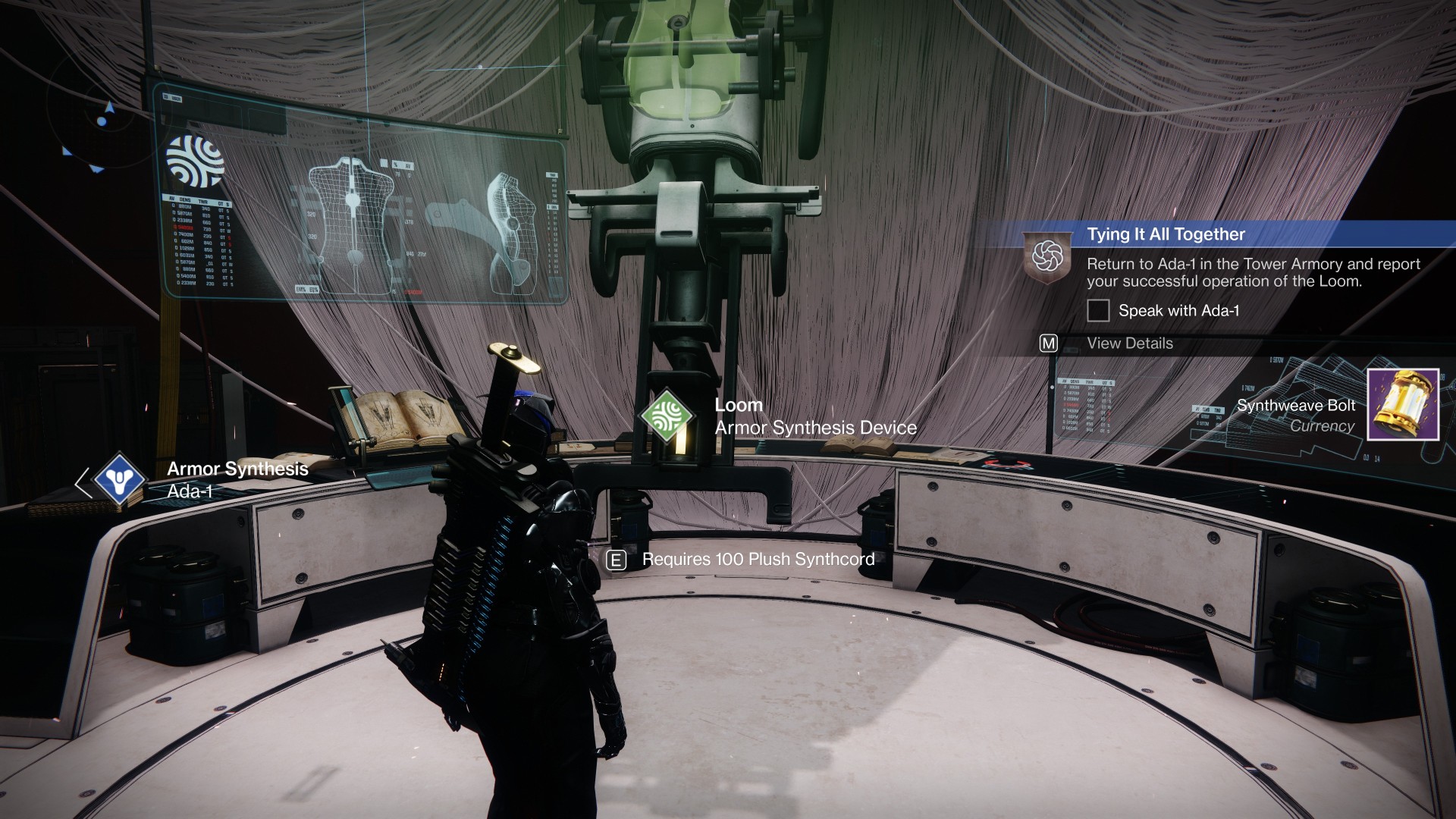The height and width of the screenshot is (819, 1456).
Task: Click the Armor Synthesis Ada-1 vendor marker
Action: click(119, 479)
